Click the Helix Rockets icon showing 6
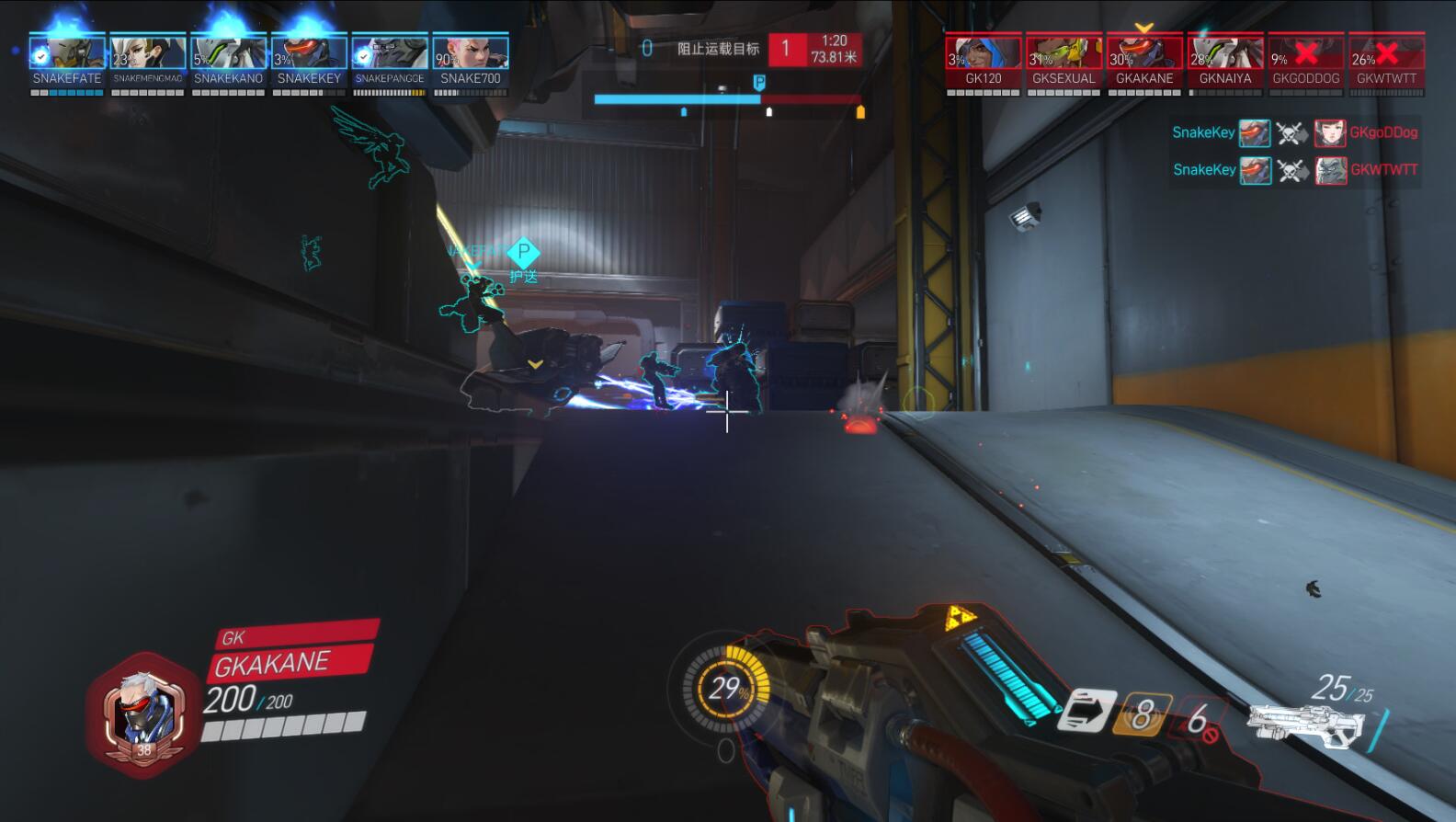This screenshot has width=1456, height=822. 1199,718
